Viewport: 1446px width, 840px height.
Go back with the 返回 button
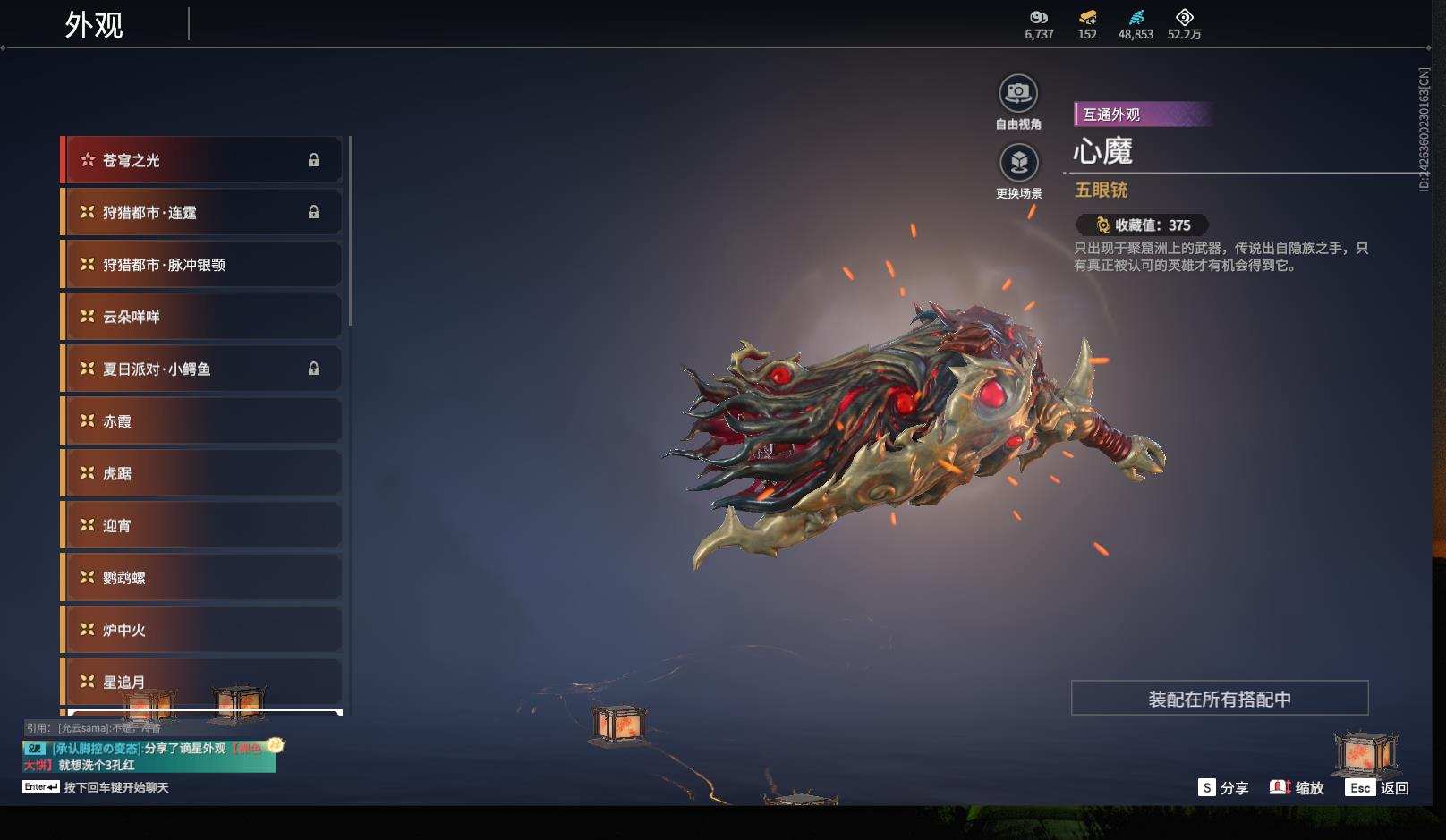tap(1378, 788)
